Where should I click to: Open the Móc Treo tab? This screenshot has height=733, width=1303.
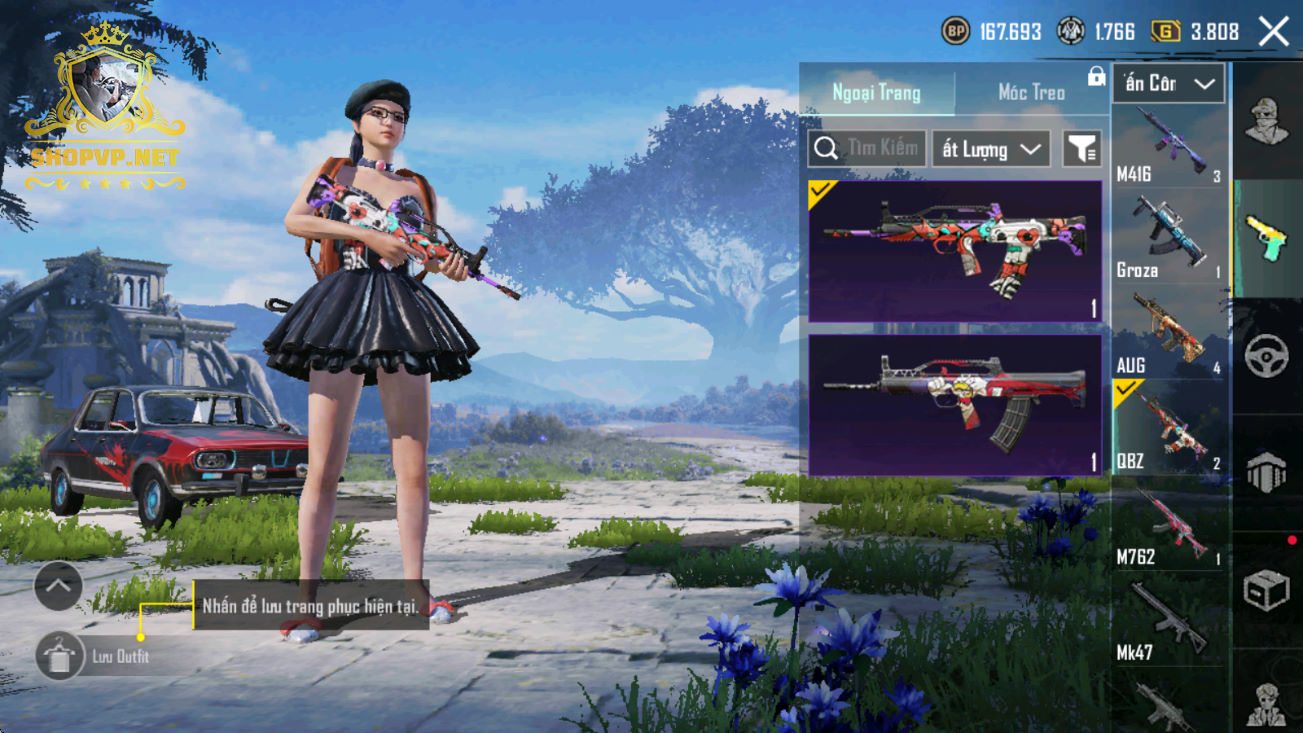(1031, 93)
